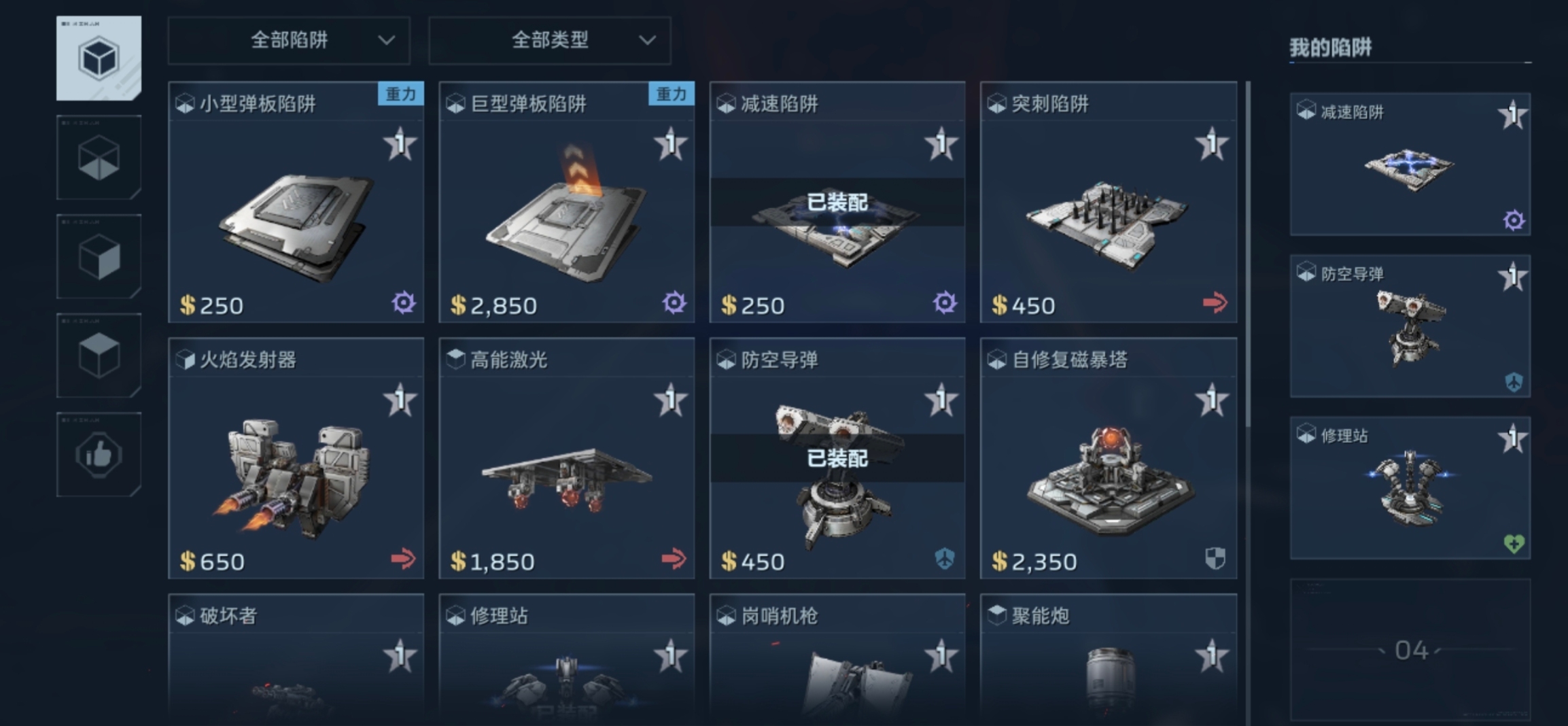The image size is (1568, 726).
Task: Click the equipped 防空导弹 card
Action: coord(837,459)
